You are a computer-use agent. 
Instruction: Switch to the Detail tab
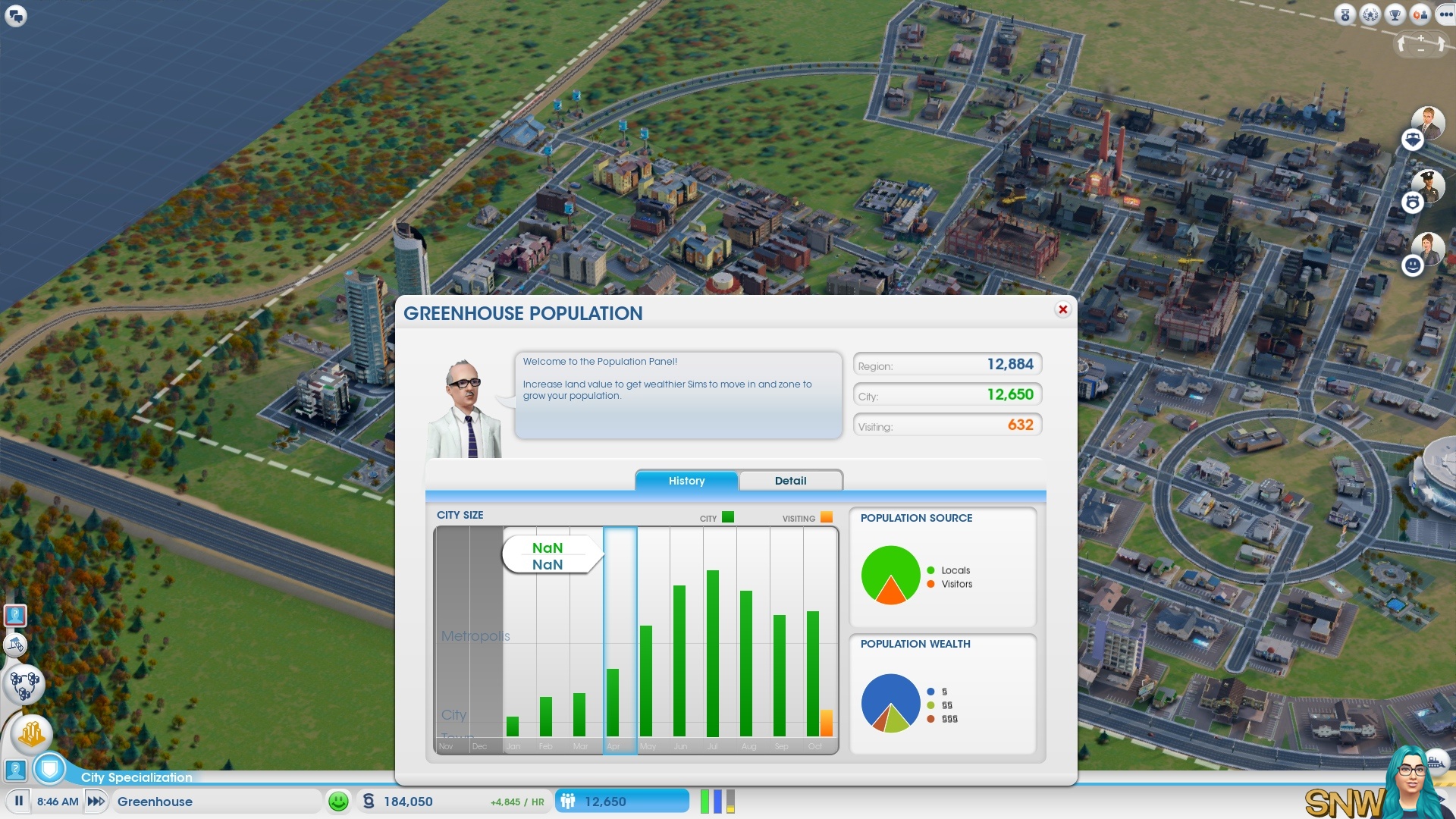click(791, 480)
